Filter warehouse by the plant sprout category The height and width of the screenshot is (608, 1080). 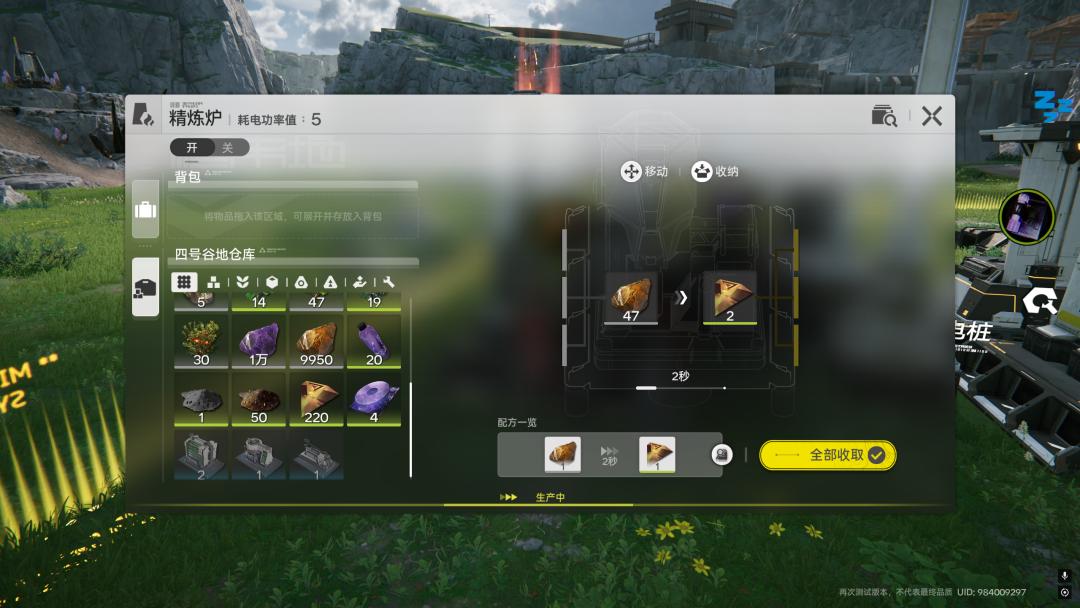click(x=242, y=283)
